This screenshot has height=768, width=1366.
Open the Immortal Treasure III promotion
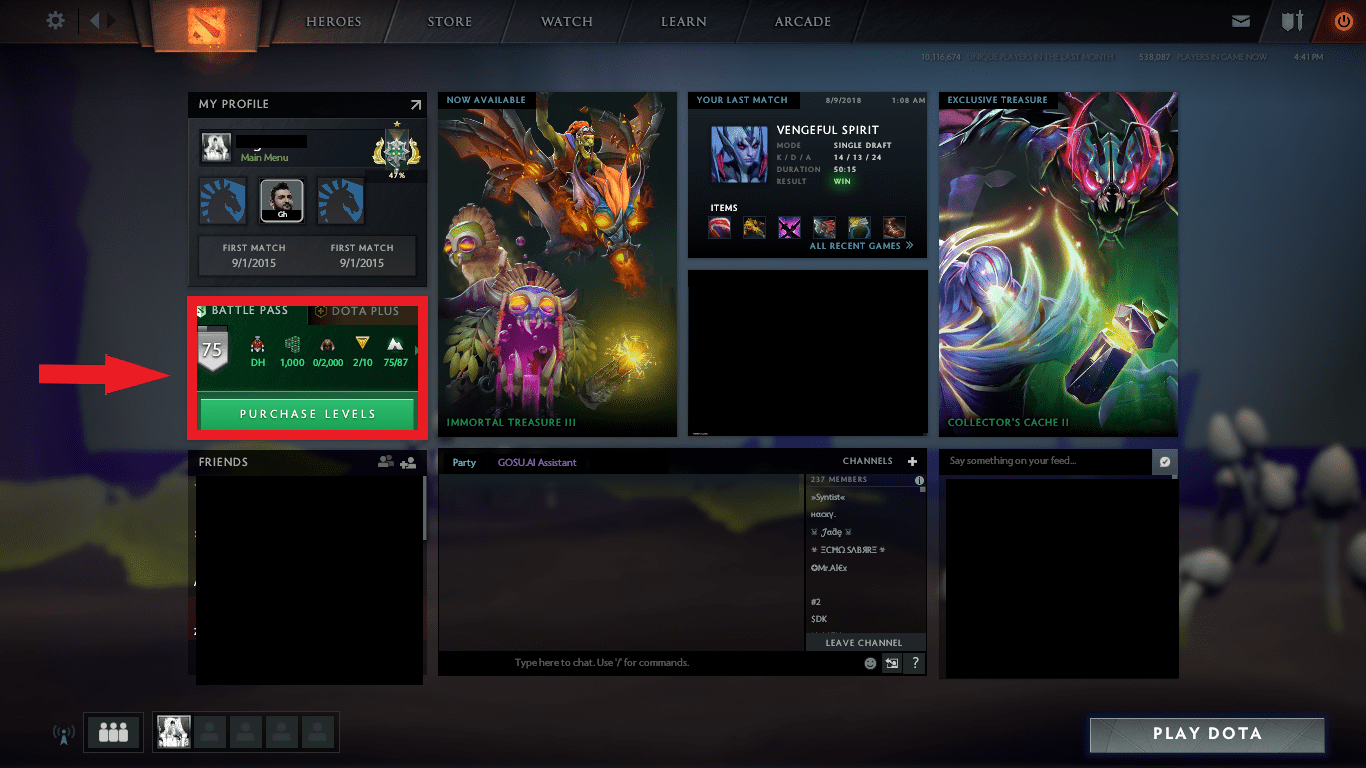click(x=557, y=265)
